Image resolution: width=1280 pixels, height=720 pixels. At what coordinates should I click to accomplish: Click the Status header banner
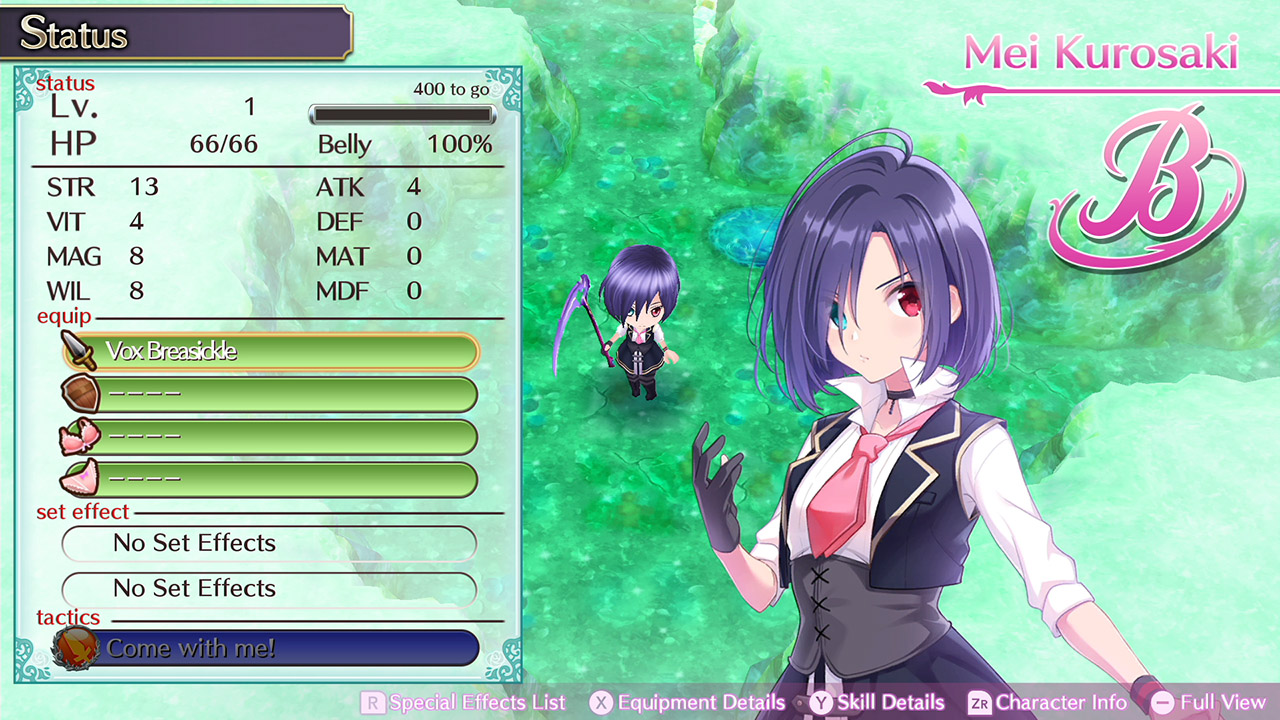click(175, 32)
